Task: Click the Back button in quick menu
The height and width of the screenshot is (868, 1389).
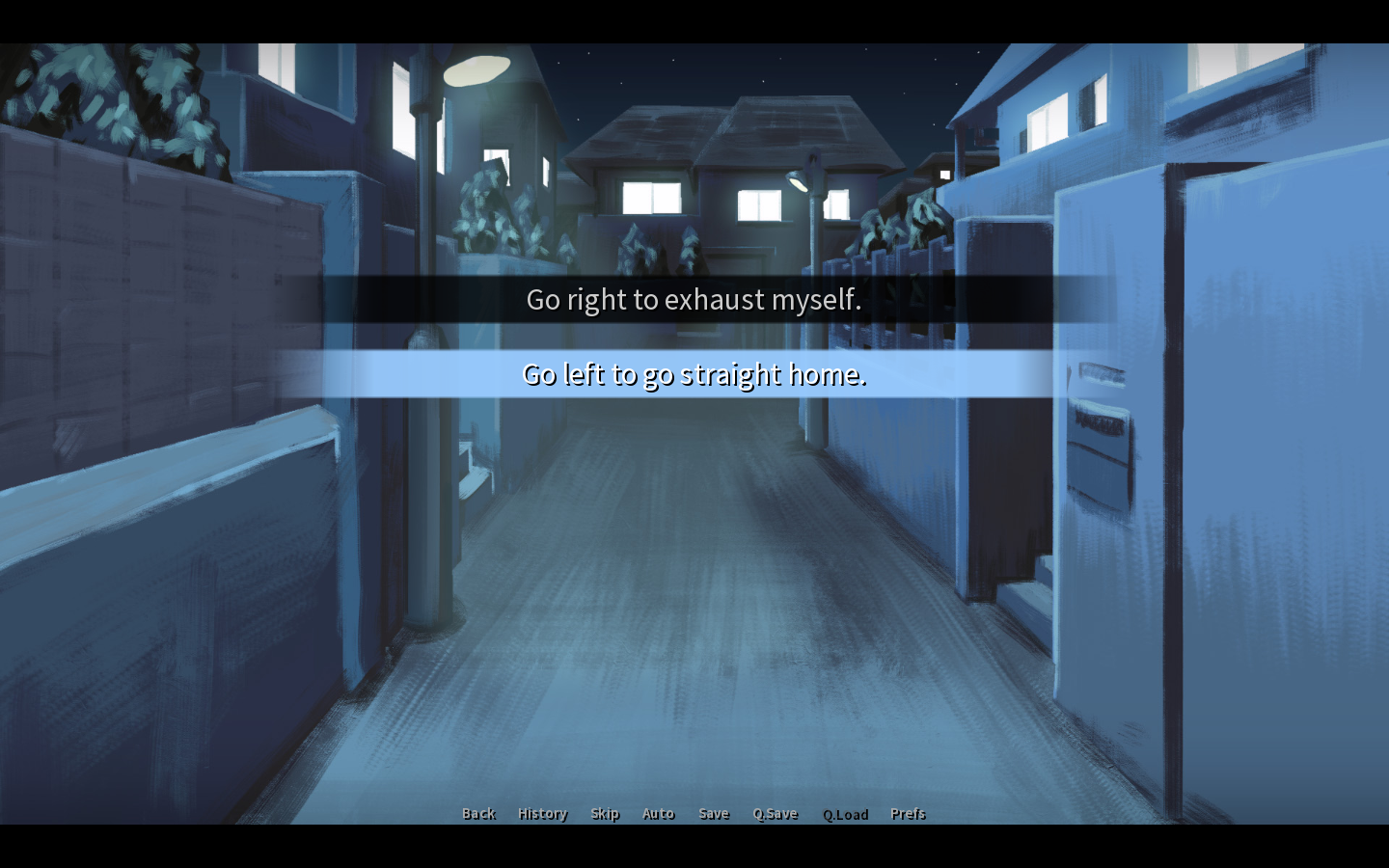Action: [x=478, y=814]
